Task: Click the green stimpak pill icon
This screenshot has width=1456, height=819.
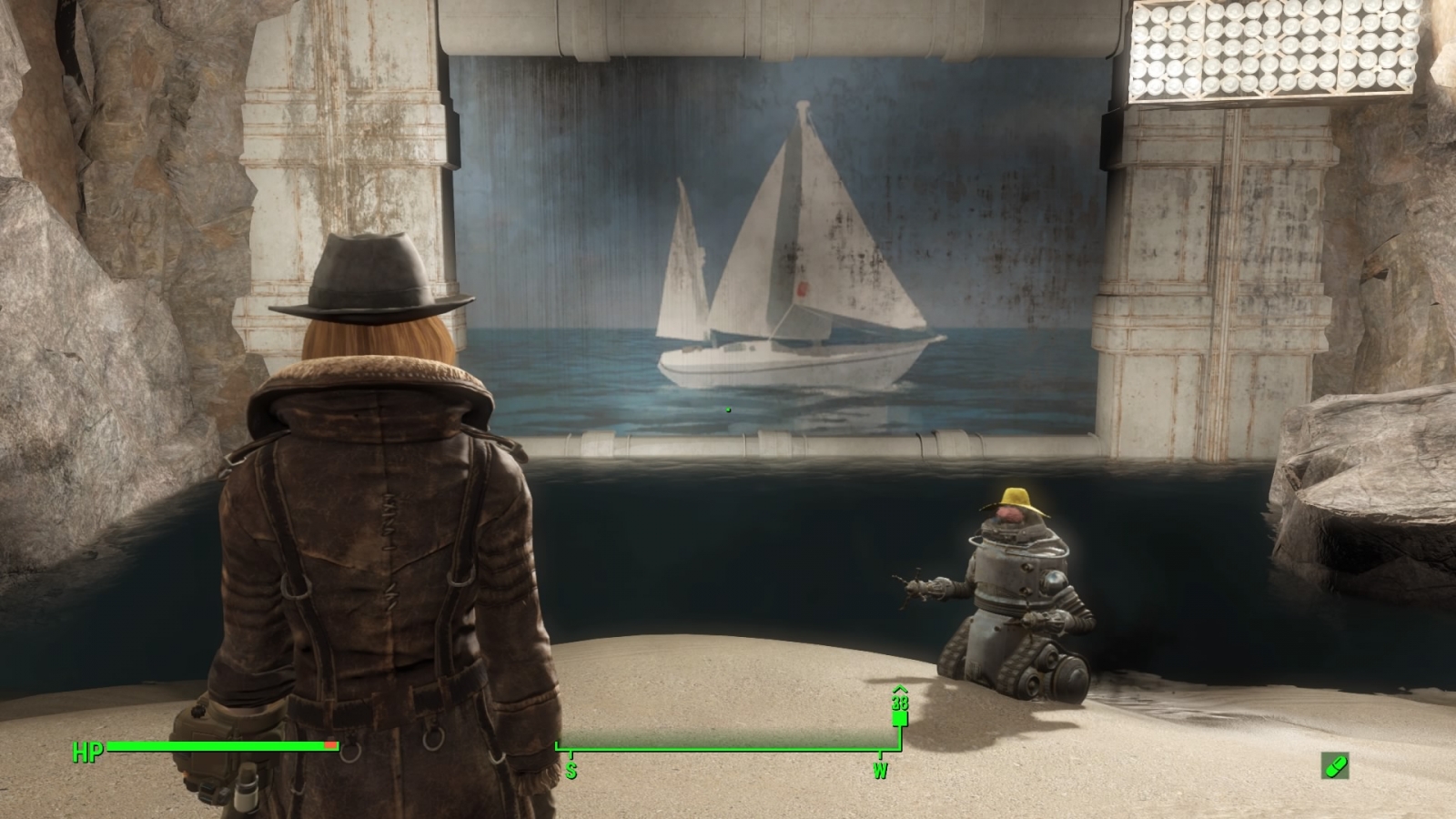Action: [1334, 767]
